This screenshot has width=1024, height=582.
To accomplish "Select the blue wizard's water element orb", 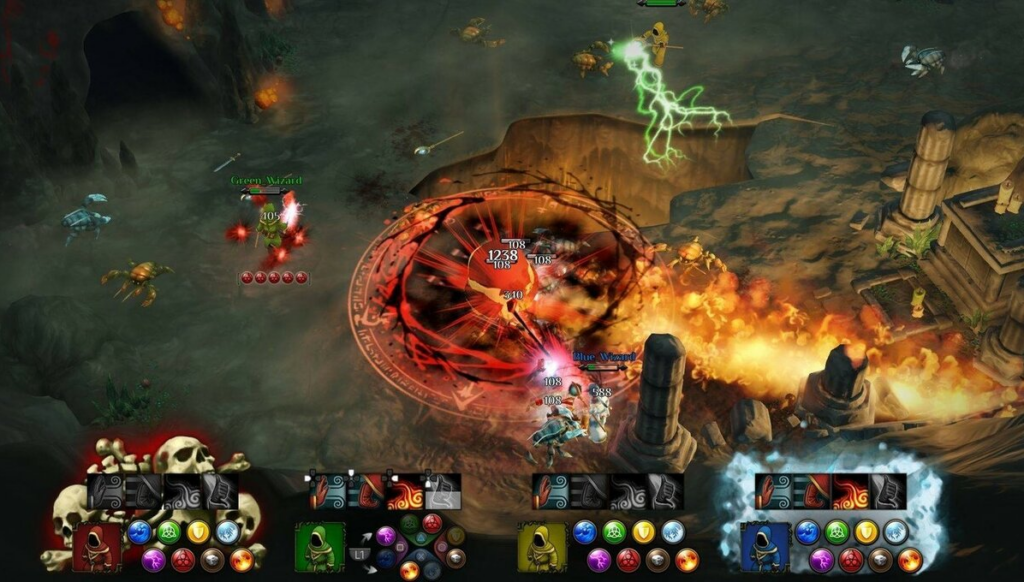I will (x=808, y=531).
